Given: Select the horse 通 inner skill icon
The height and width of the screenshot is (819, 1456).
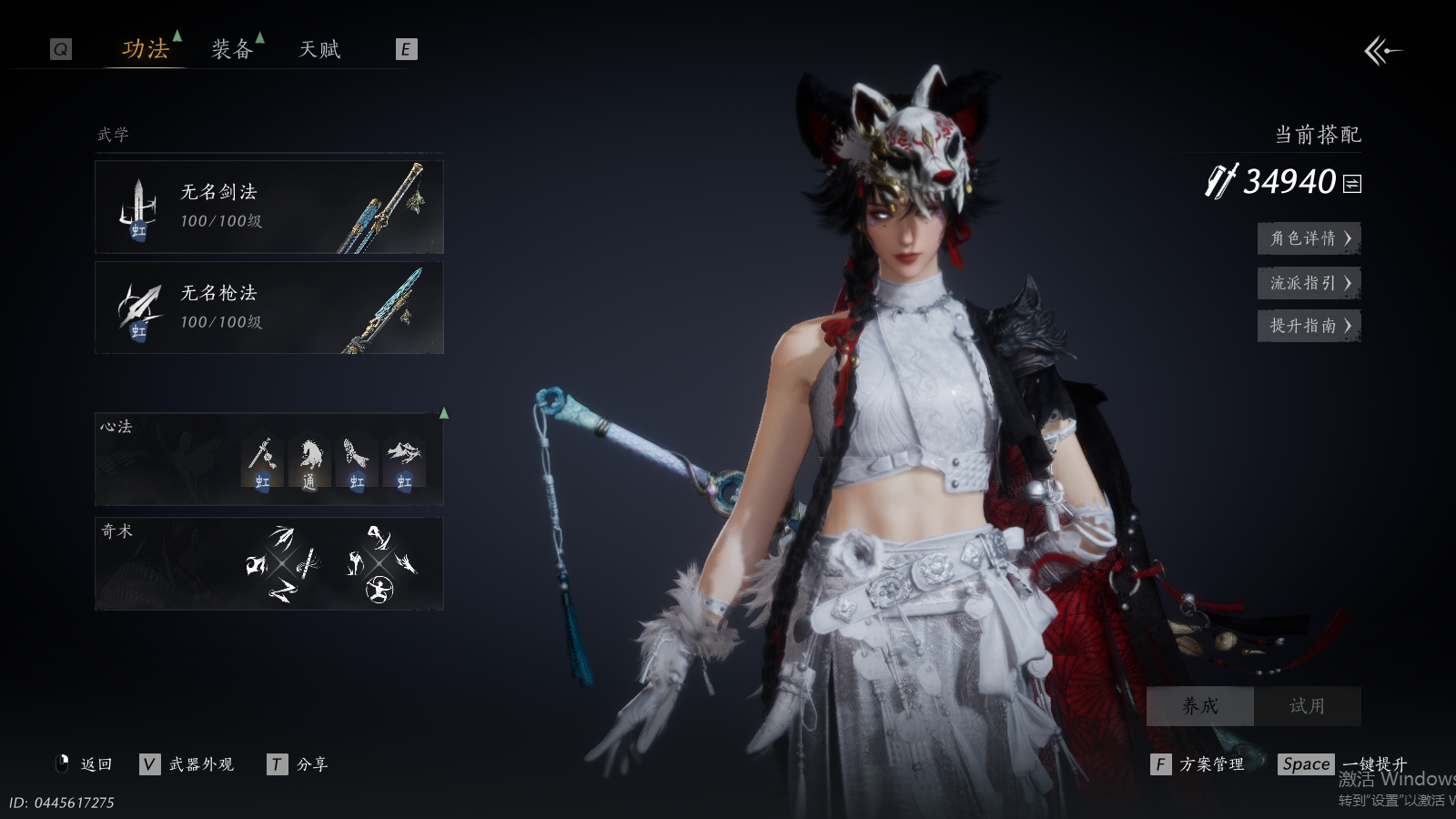Looking at the screenshot, I should pyautogui.click(x=309, y=462).
